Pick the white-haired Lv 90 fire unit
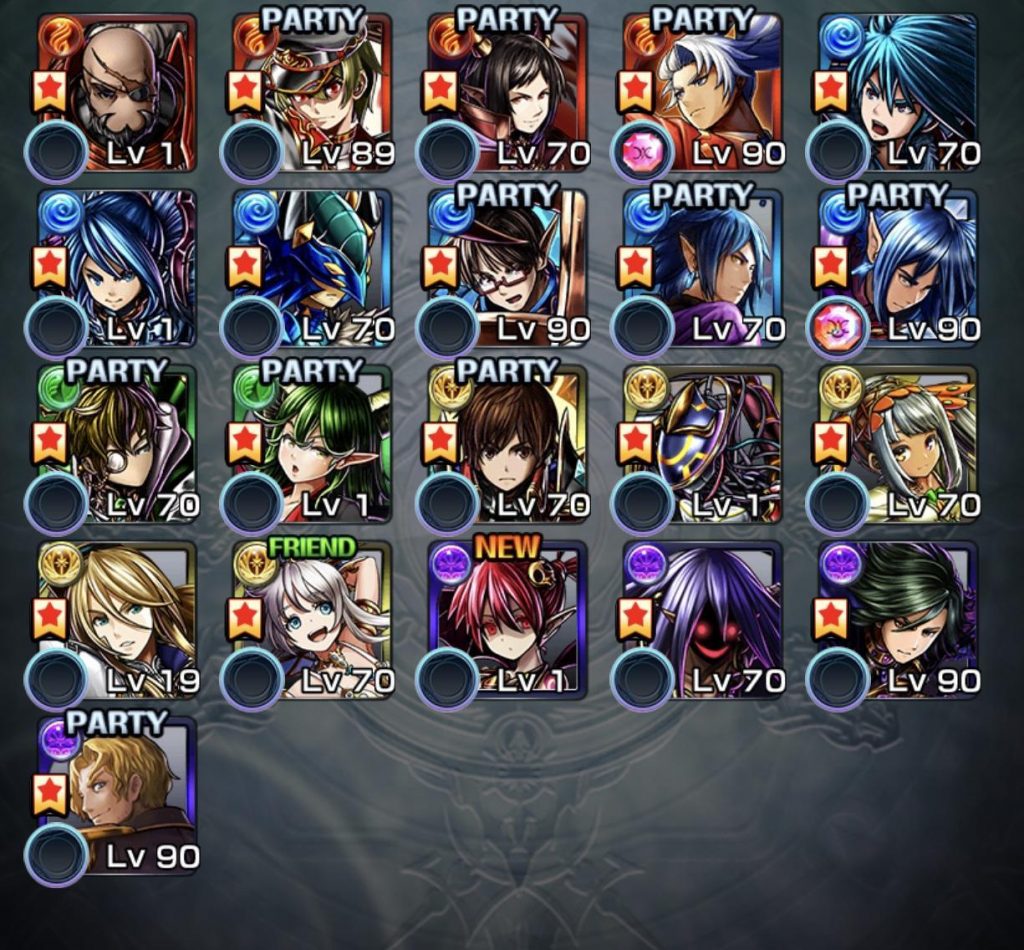Image resolution: width=1024 pixels, height=950 pixels. coord(704,92)
